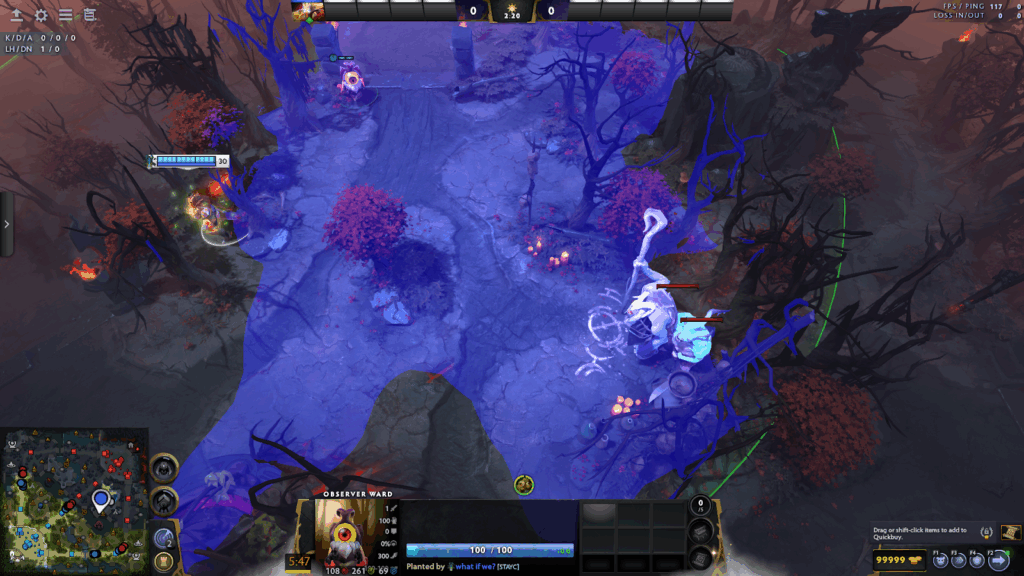
Task: Toggle the quickbuy lock icon
Action: click(988, 532)
